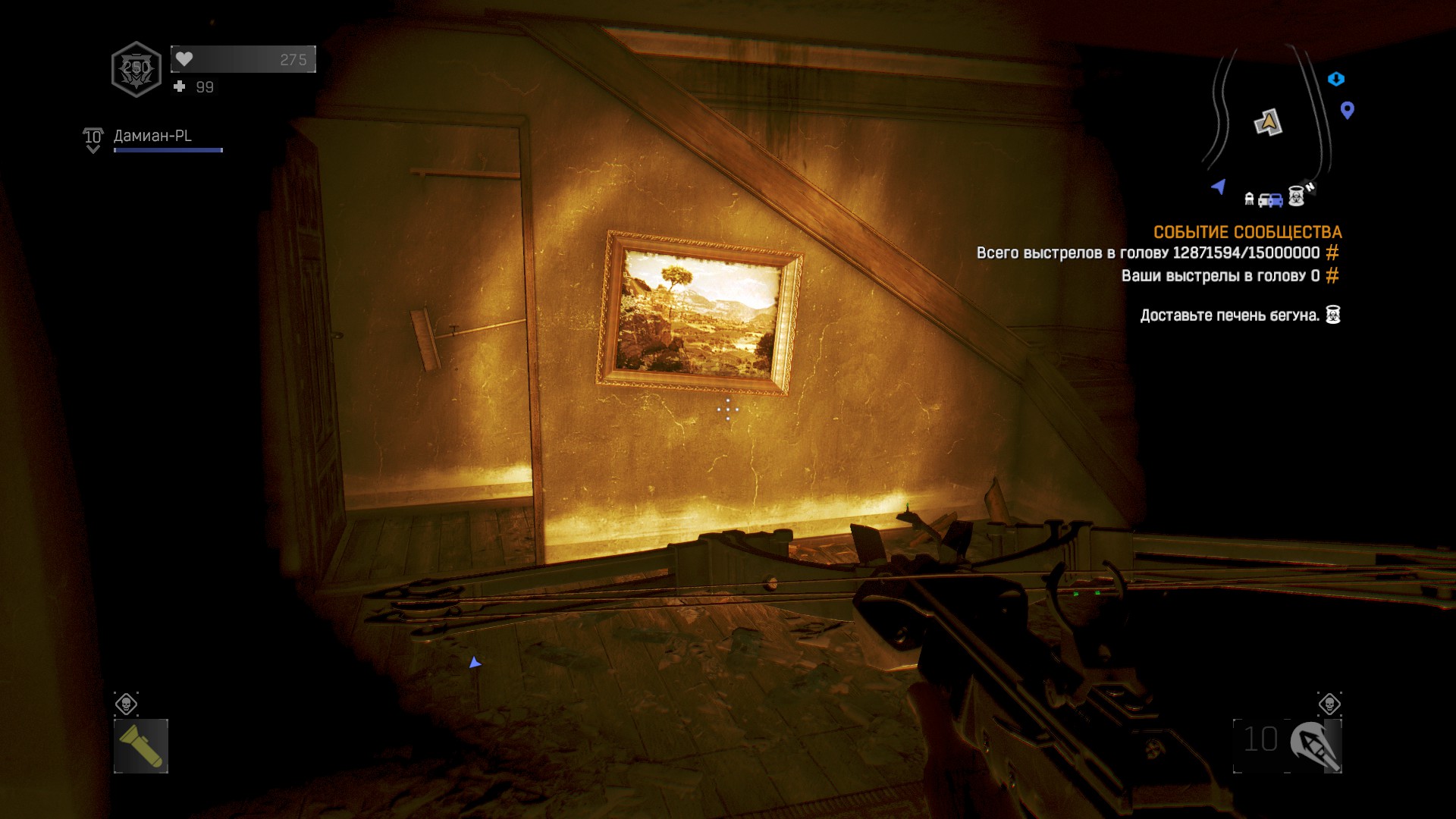Click the skull diamond icon above ammo slot
The image size is (1456, 819).
point(1329,704)
